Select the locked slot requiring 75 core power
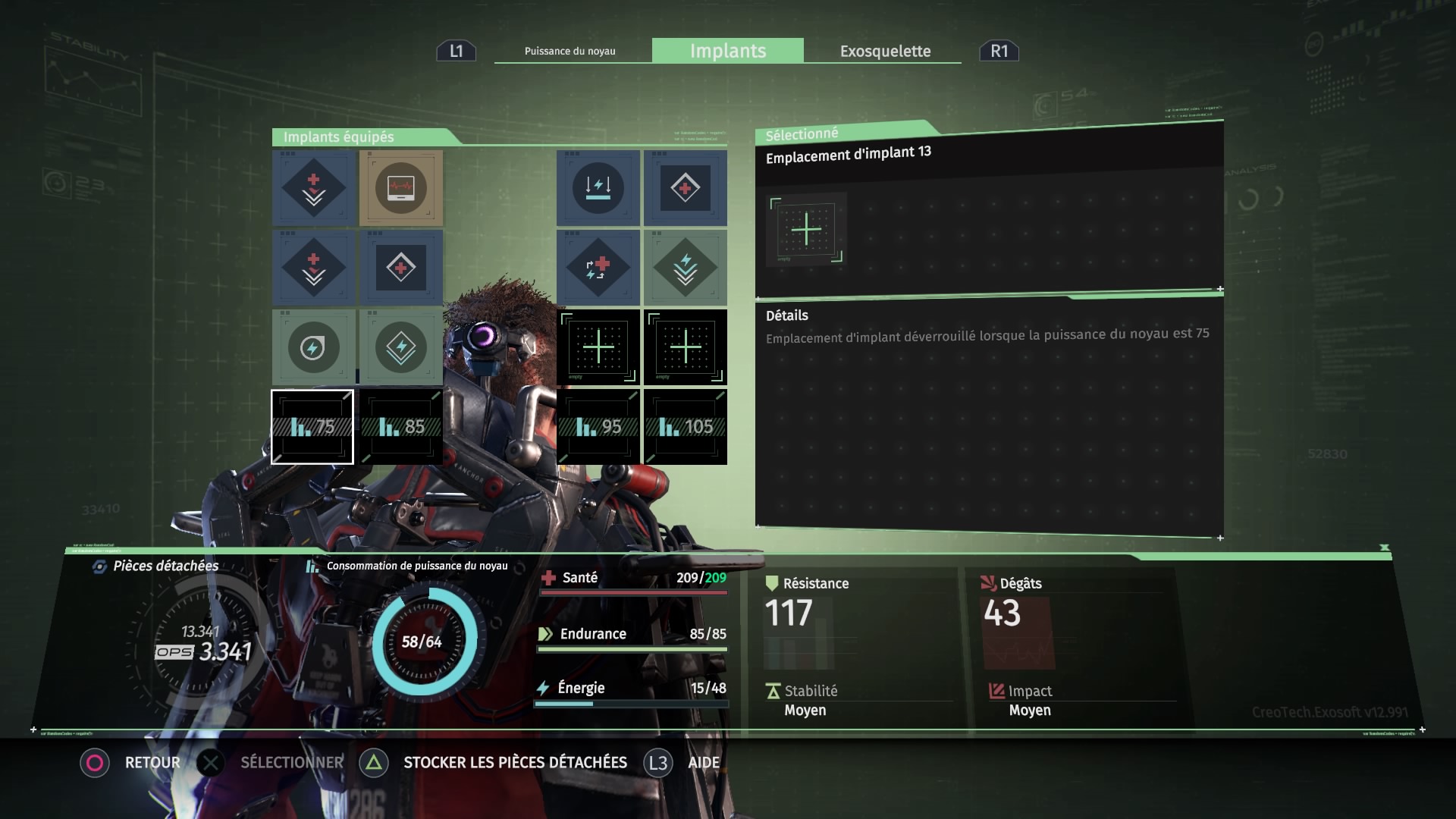Screen dimensions: 1456x819 pyautogui.click(x=312, y=427)
